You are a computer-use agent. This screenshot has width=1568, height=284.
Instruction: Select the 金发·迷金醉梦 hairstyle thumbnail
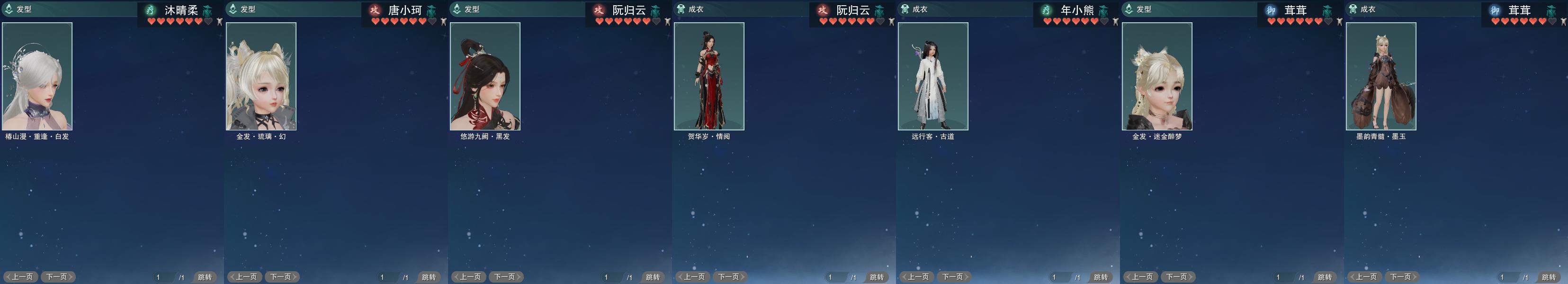[1157, 76]
